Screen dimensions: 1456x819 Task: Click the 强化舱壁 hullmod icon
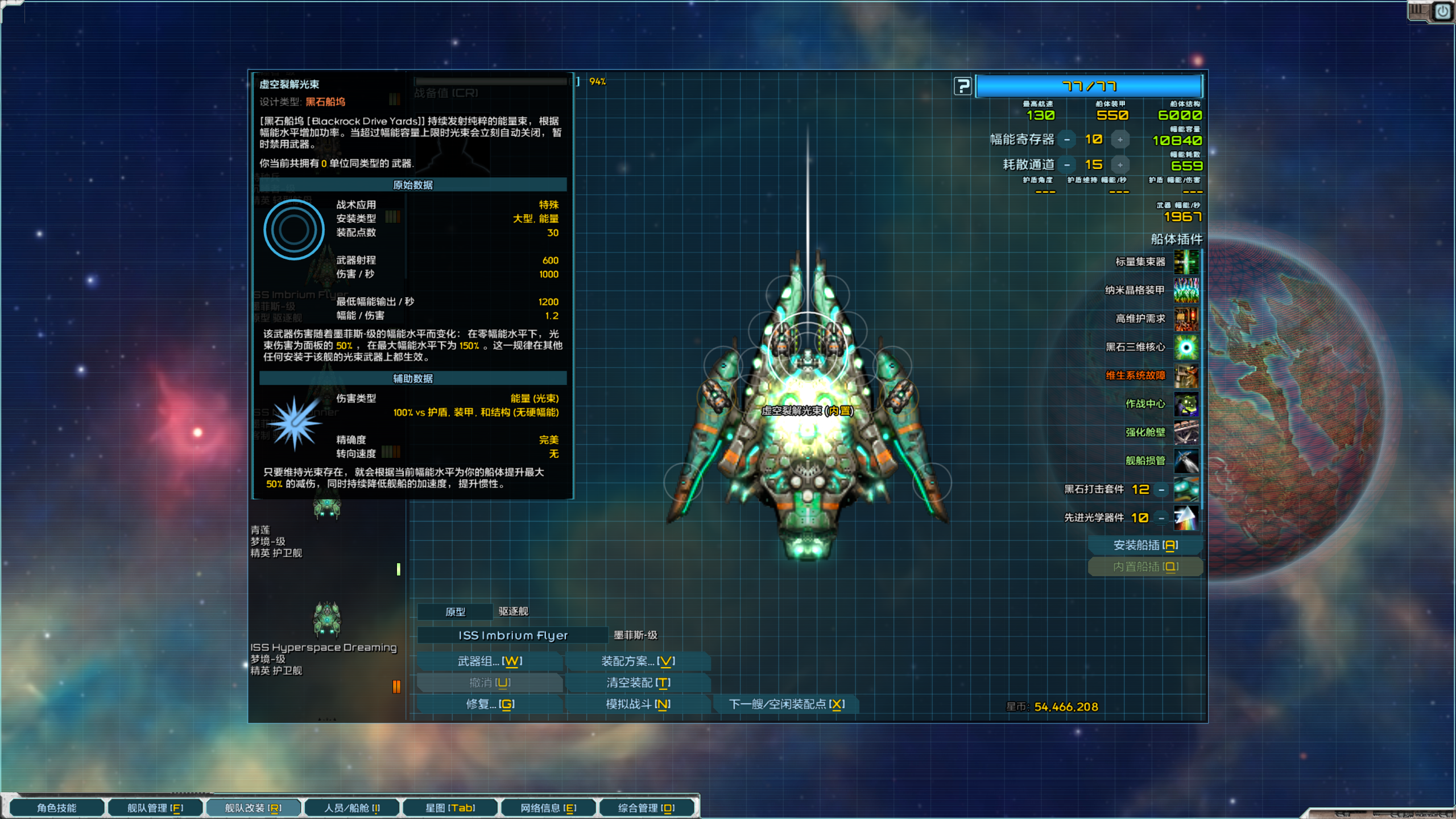click(1187, 433)
